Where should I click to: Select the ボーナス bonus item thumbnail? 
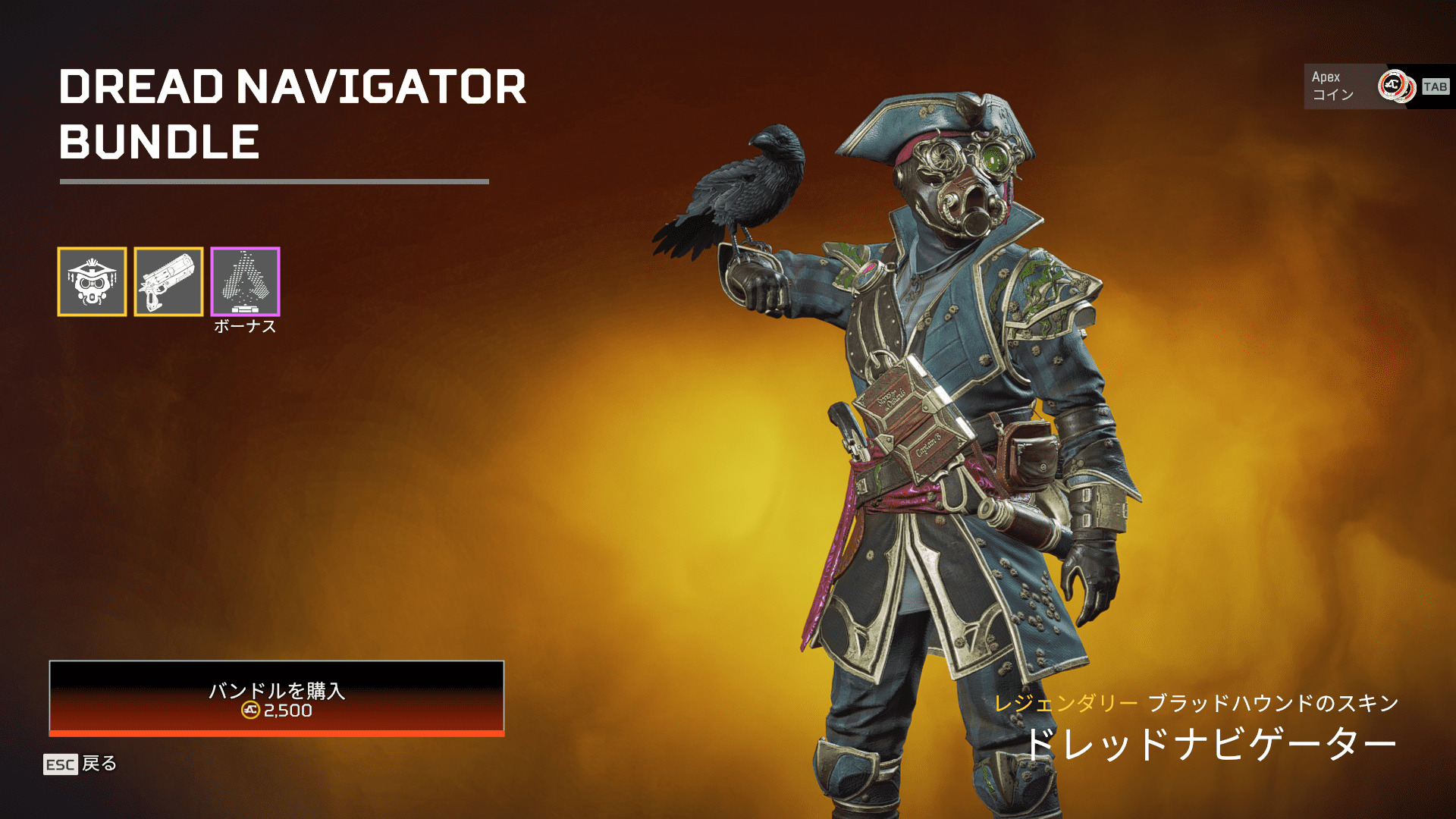[x=245, y=281]
